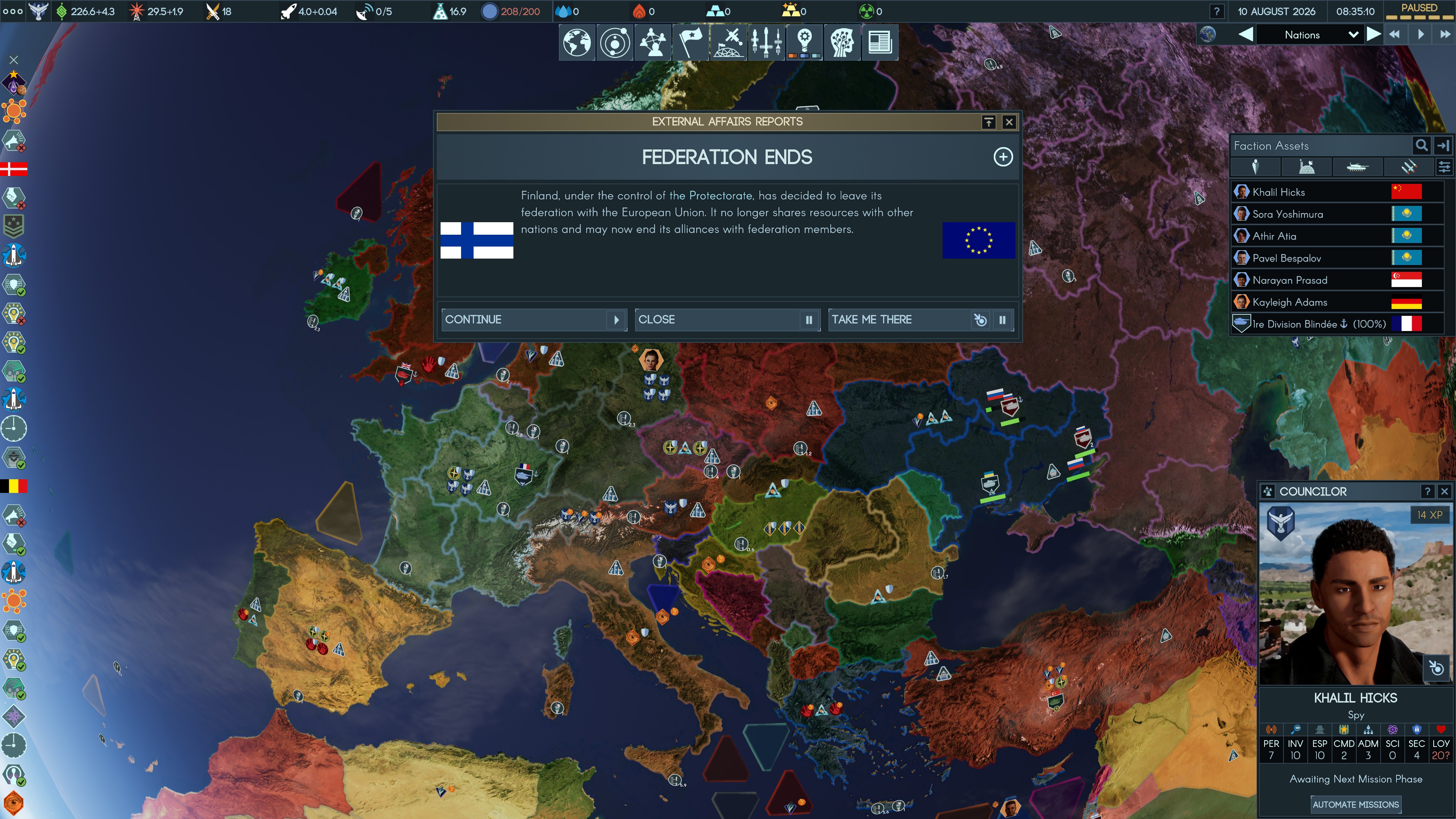Open the lightbulb research screen
This screenshot has height=819, width=1456.
click(804, 42)
